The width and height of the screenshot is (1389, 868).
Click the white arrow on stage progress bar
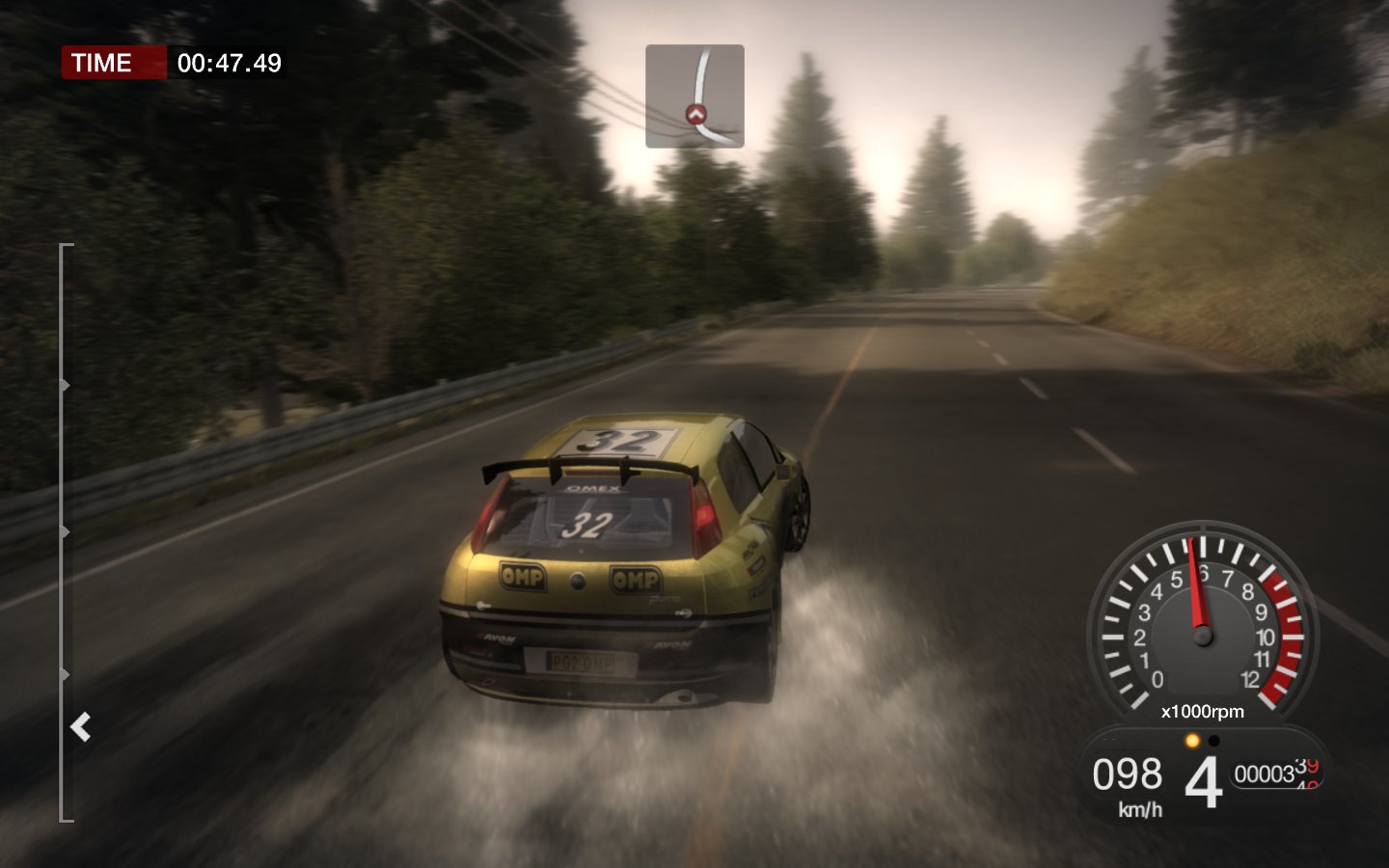coord(81,726)
